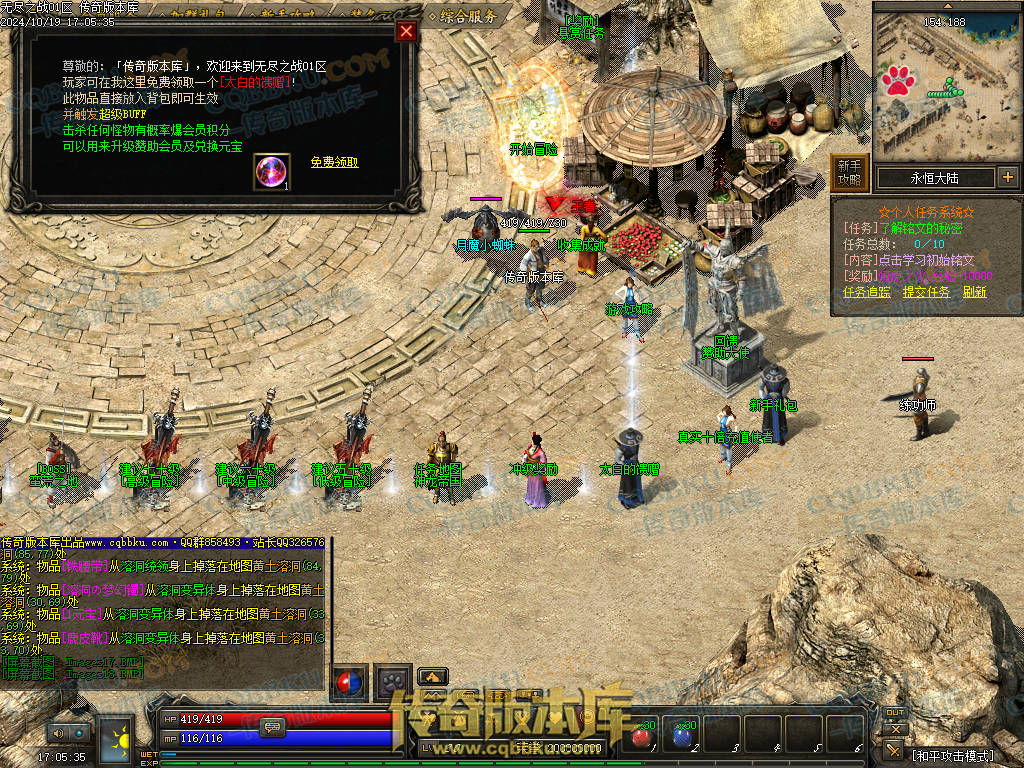Click the X button below OUT
The height and width of the screenshot is (768, 1024).
[895, 729]
